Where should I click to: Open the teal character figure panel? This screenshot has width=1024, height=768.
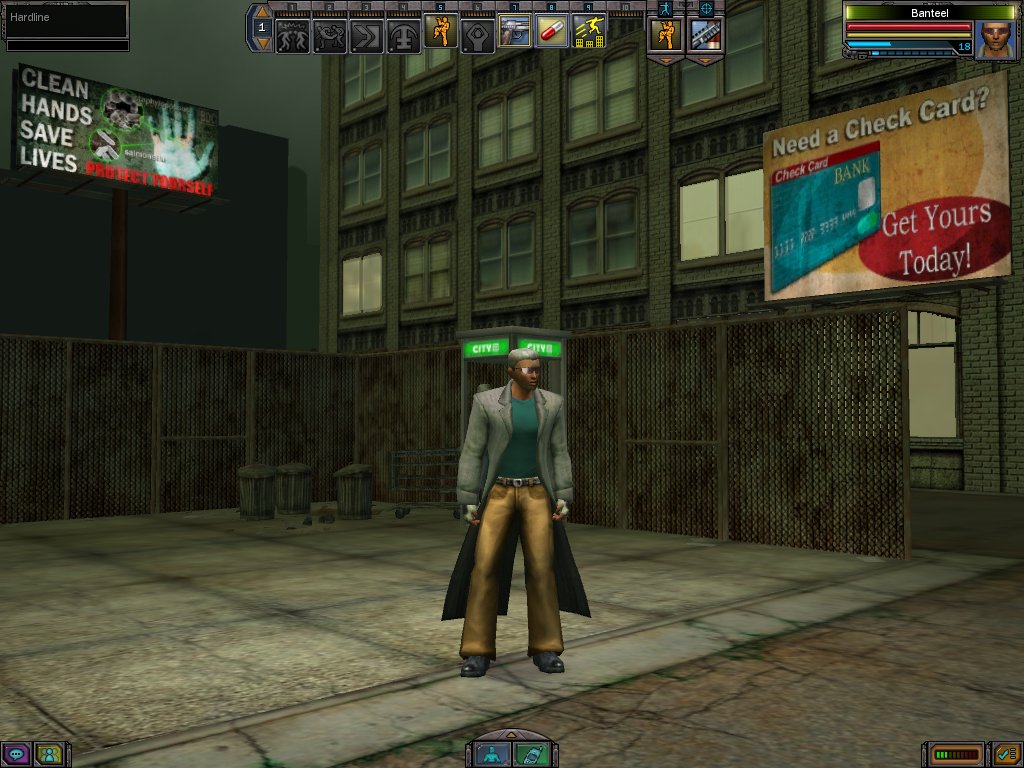pyautogui.click(x=493, y=755)
